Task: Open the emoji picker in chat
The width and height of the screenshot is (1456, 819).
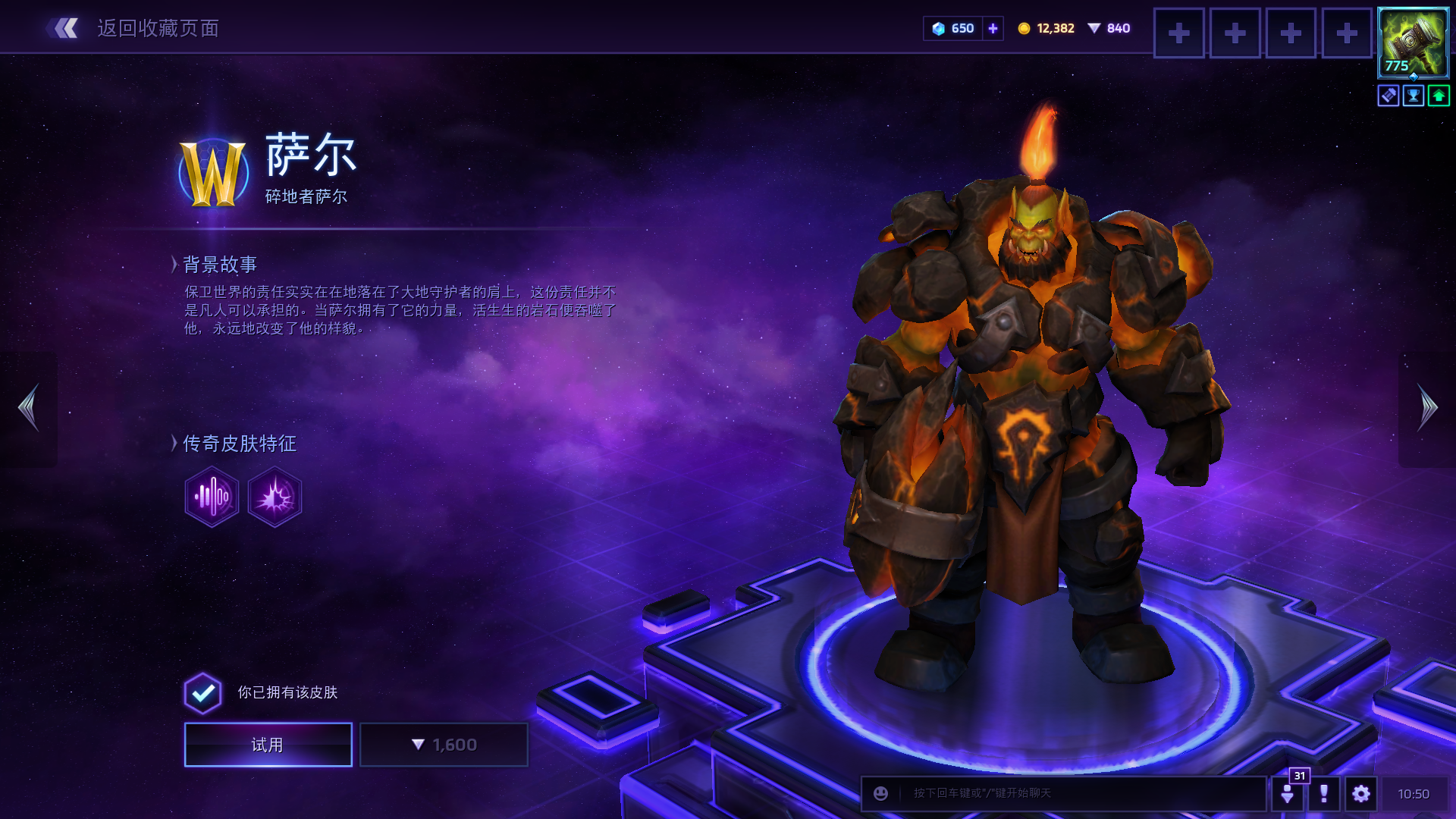Action: coord(880,793)
